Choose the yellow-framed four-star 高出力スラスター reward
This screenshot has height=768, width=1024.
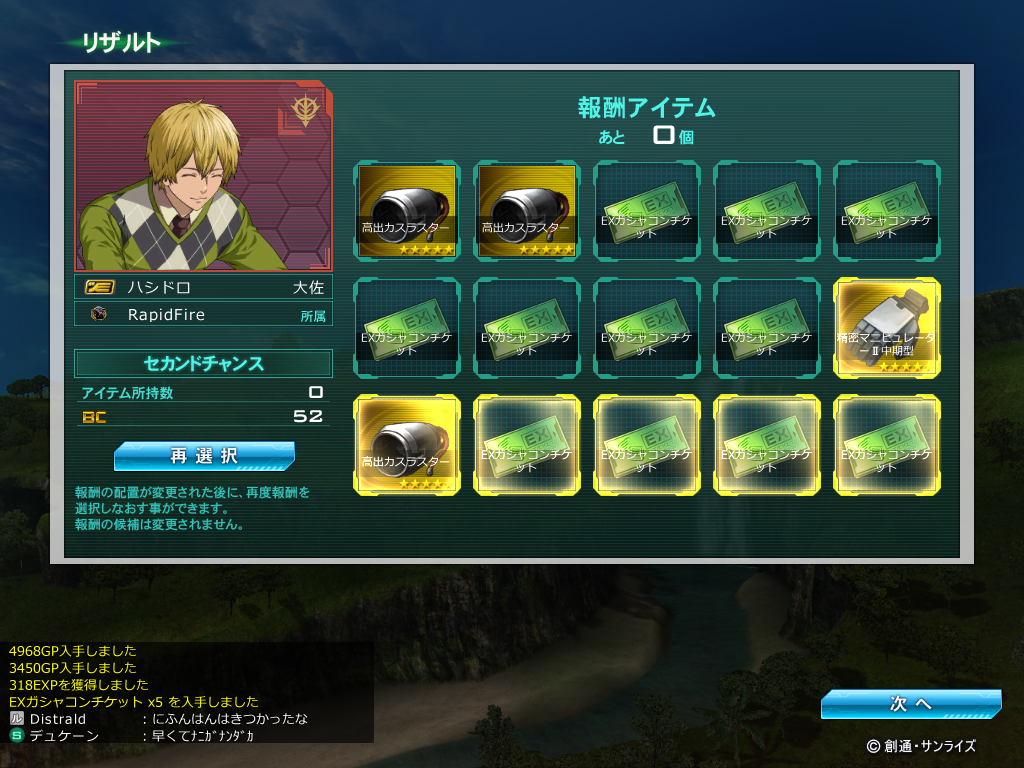point(407,444)
